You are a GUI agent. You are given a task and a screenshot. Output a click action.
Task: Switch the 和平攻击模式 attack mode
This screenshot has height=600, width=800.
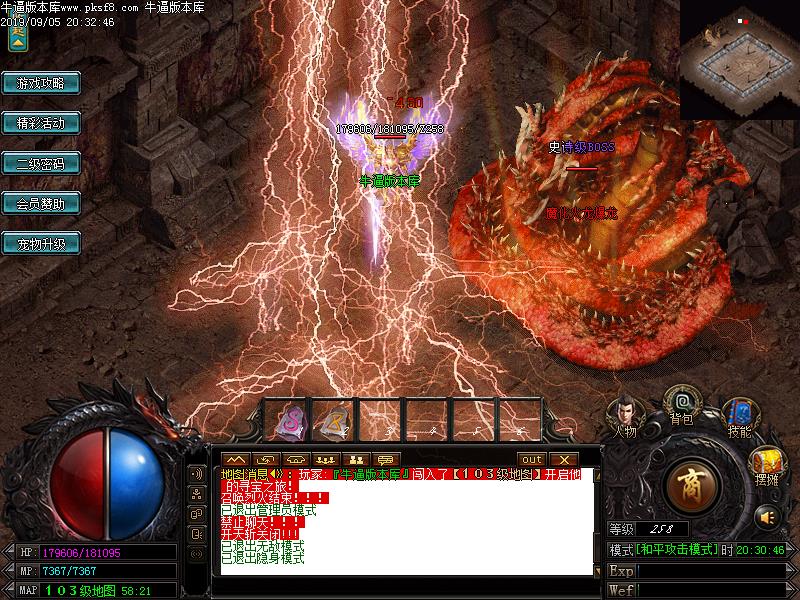click(x=677, y=550)
